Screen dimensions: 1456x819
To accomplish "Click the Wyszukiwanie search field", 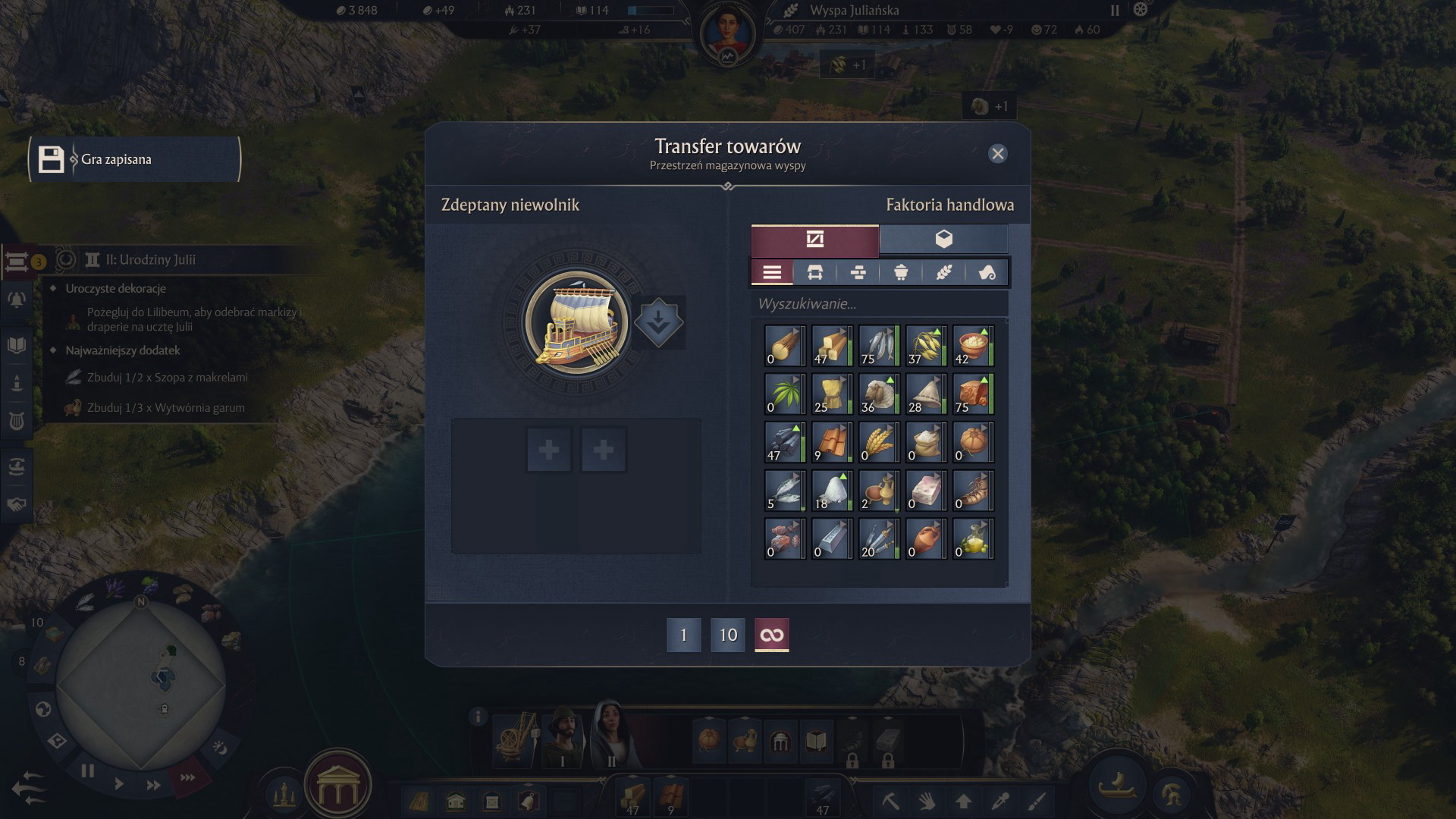I will 880,304.
